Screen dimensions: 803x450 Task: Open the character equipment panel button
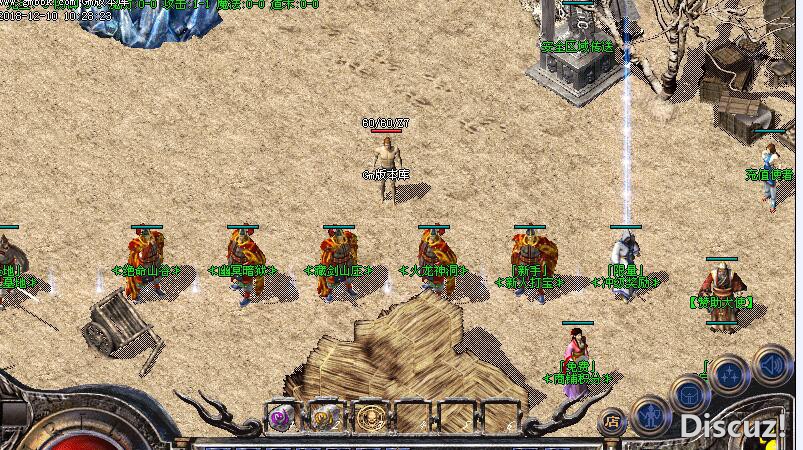pos(651,413)
